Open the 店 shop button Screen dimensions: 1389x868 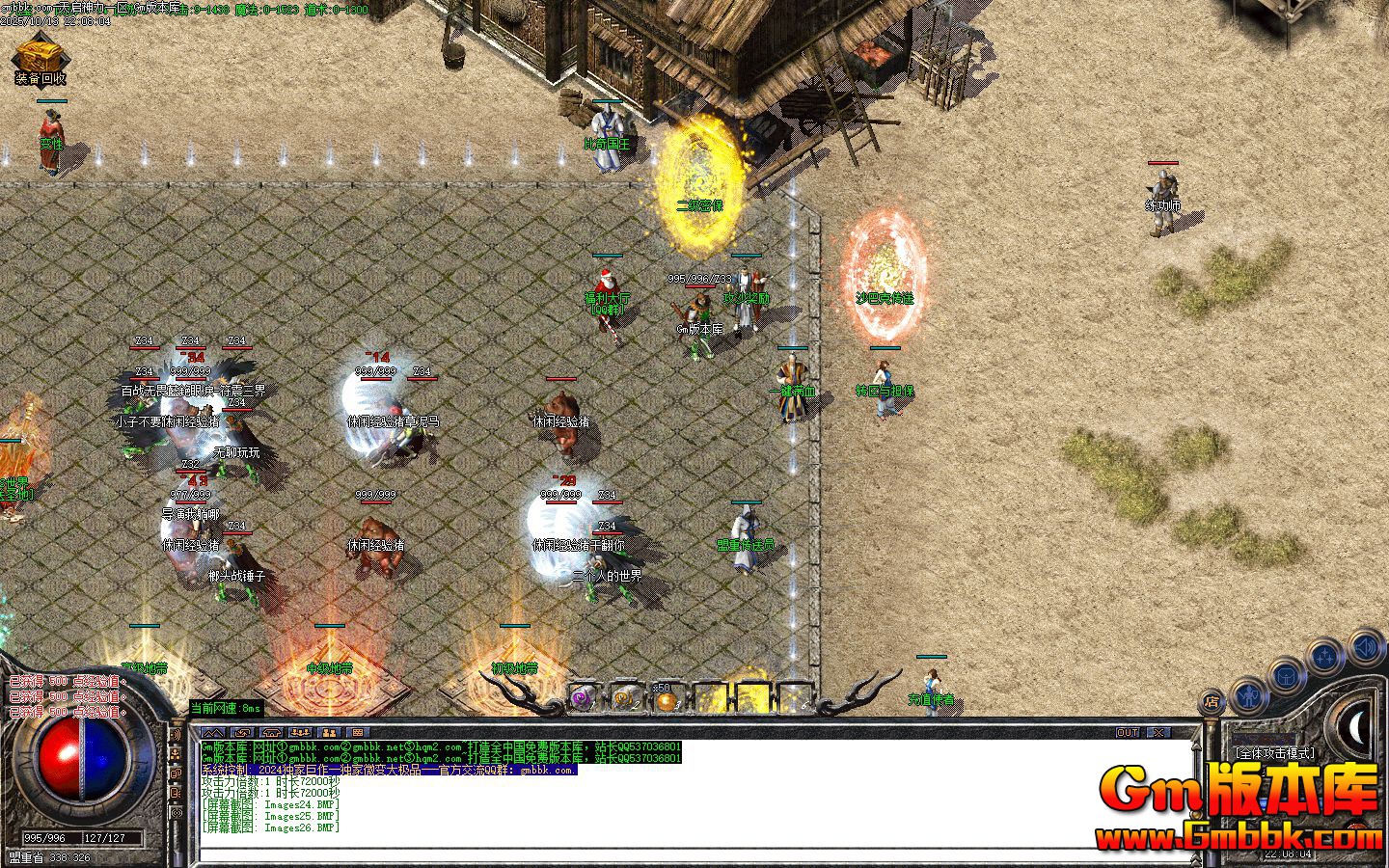(1212, 703)
